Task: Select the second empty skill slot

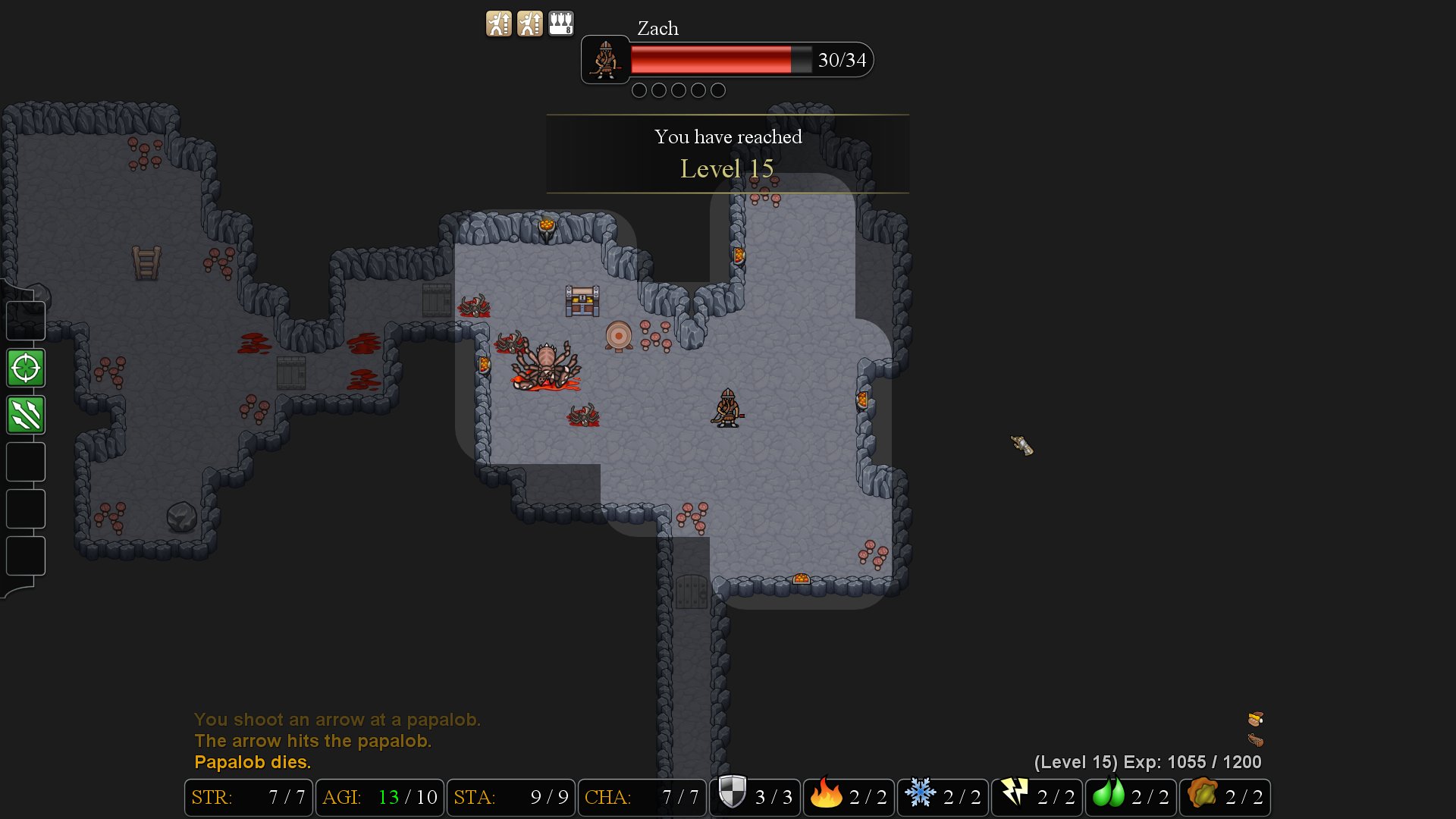Action: click(x=25, y=509)
